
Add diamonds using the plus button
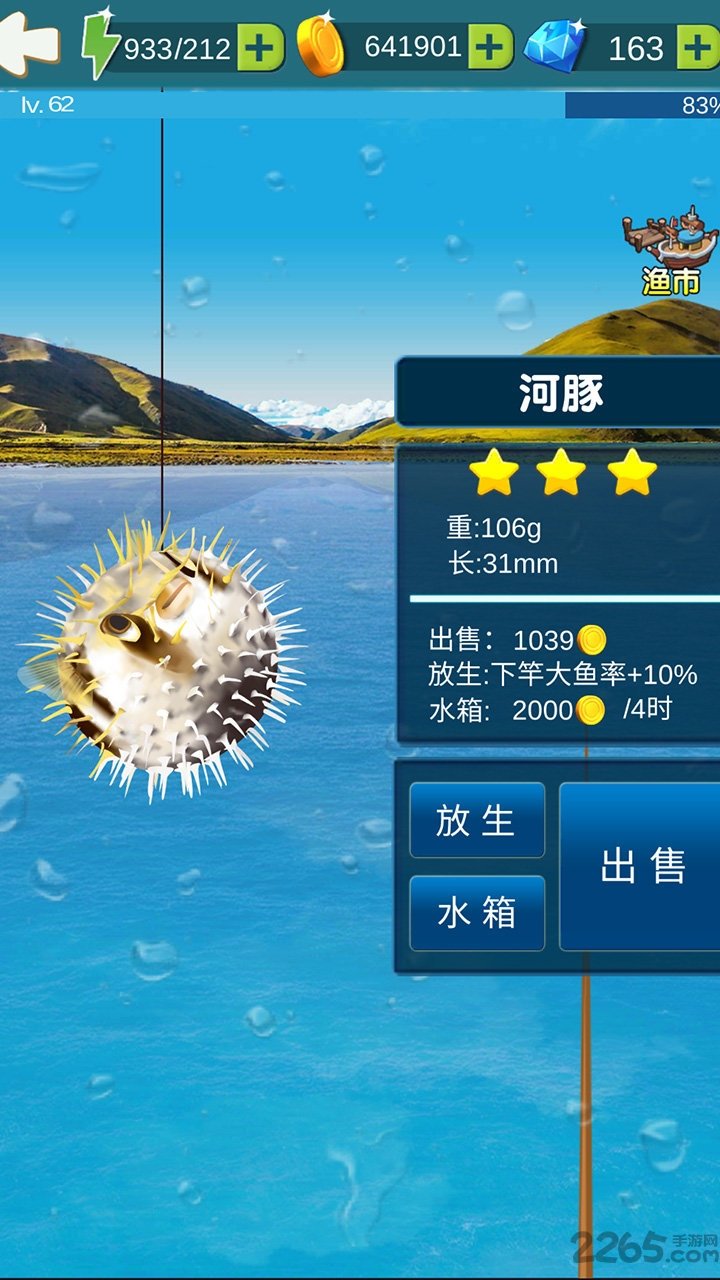point(698,48)
